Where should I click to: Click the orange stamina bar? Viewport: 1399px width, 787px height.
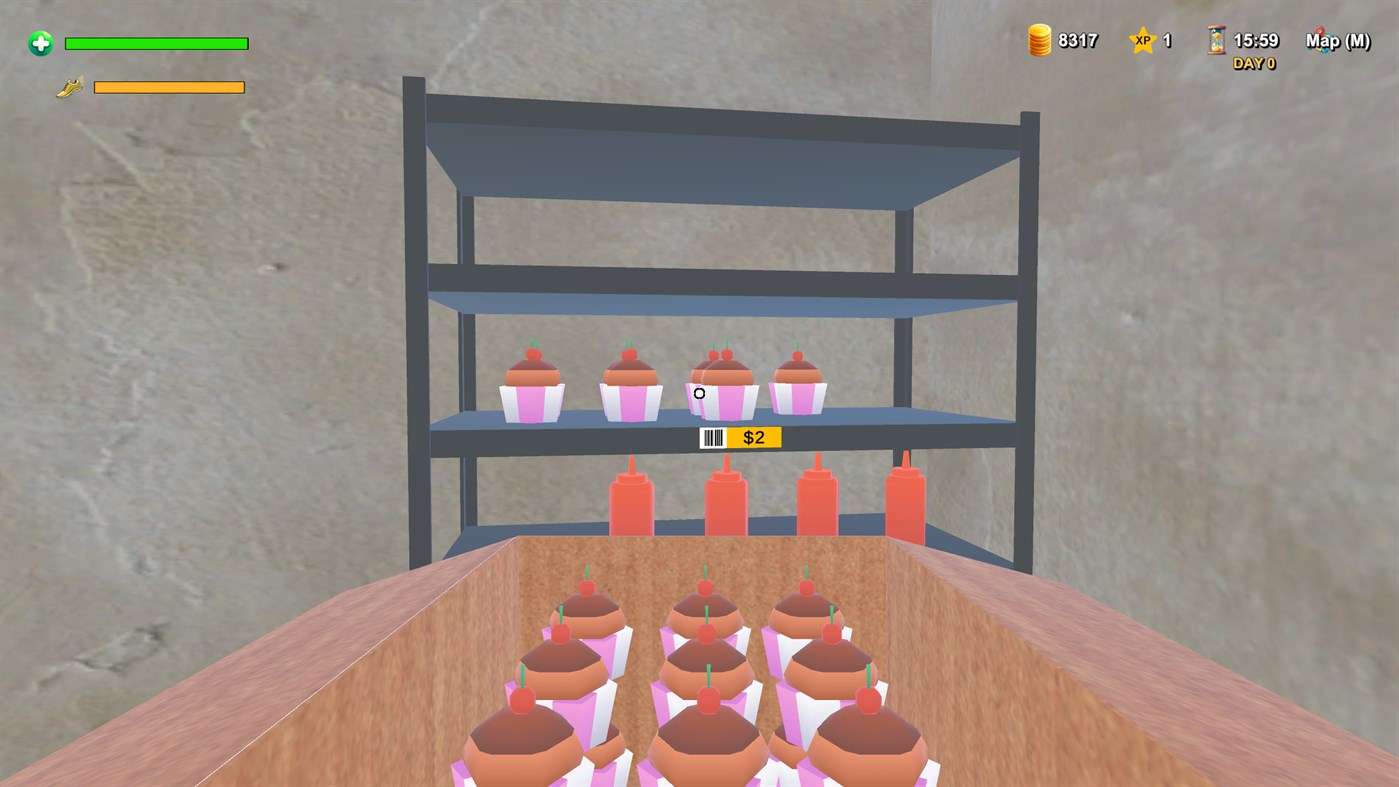(168, 86)
